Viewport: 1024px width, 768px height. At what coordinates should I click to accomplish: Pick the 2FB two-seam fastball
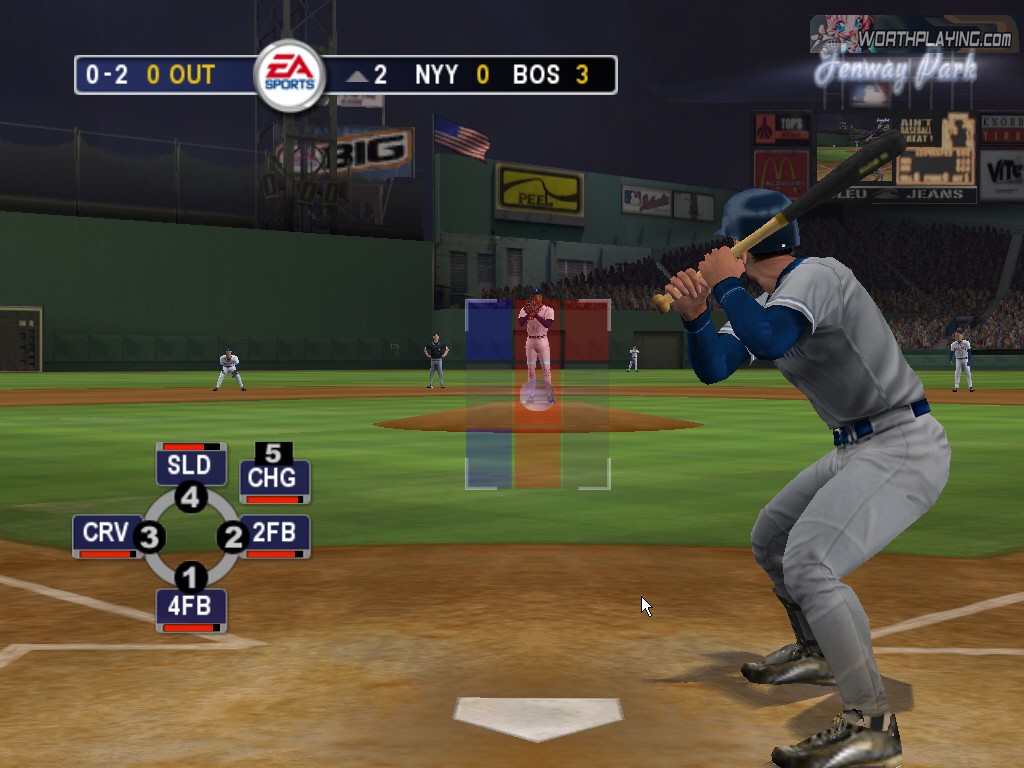[274, 533]
